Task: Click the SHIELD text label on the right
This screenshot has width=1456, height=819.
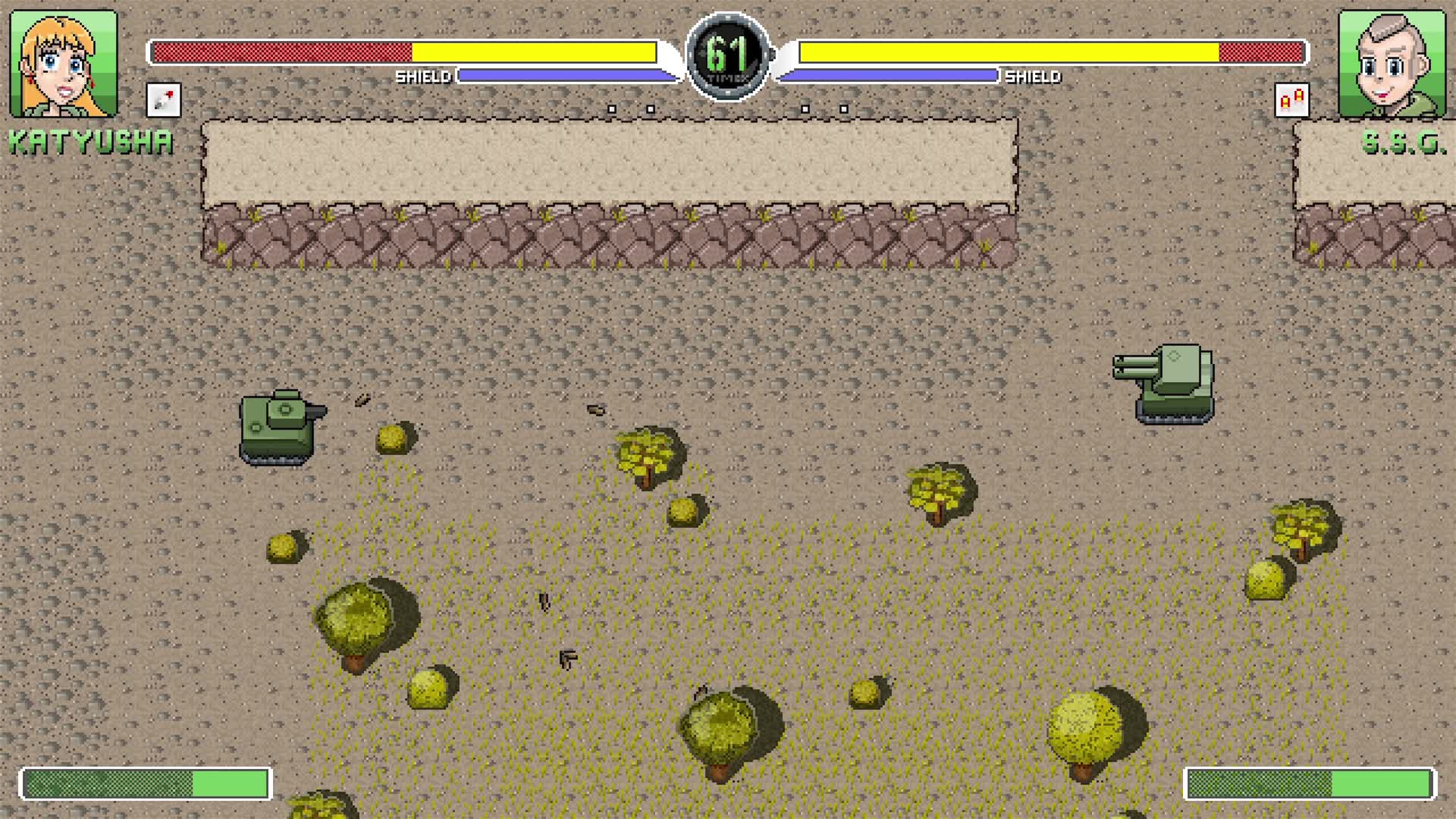Action: coord(1031,77)
